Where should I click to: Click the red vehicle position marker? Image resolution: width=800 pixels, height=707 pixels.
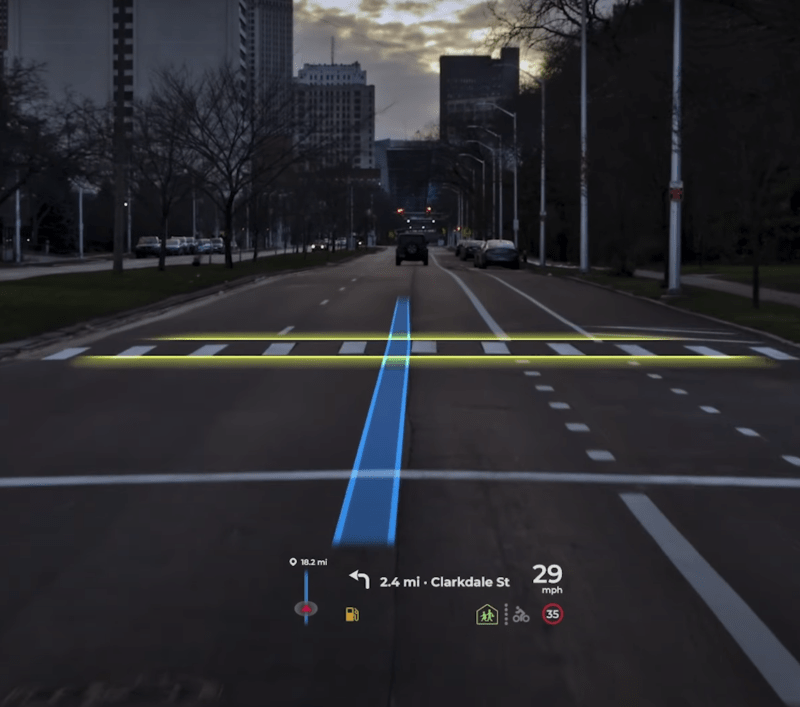pos(306,609)
